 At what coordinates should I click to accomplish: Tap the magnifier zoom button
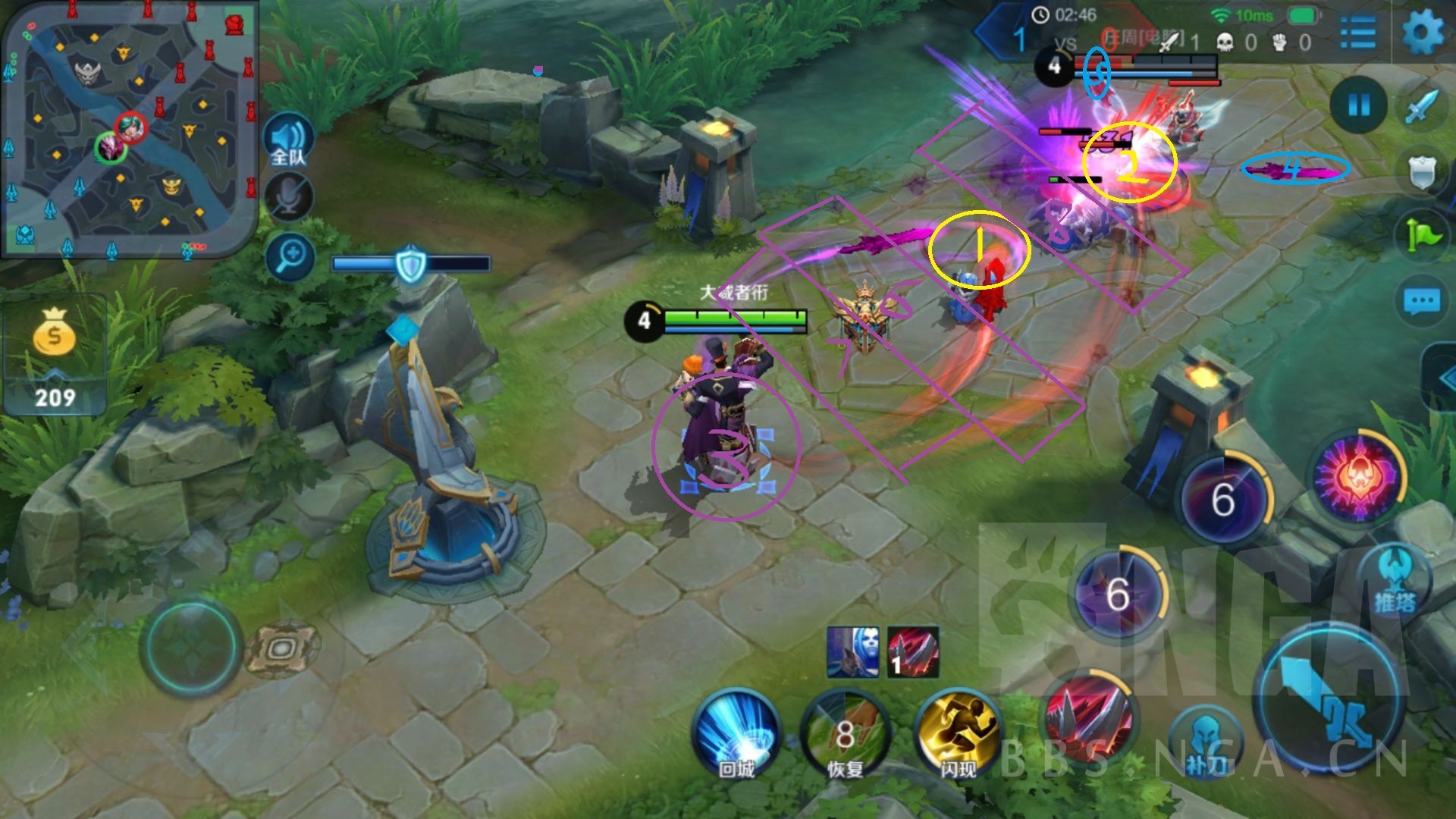(290, 256)
